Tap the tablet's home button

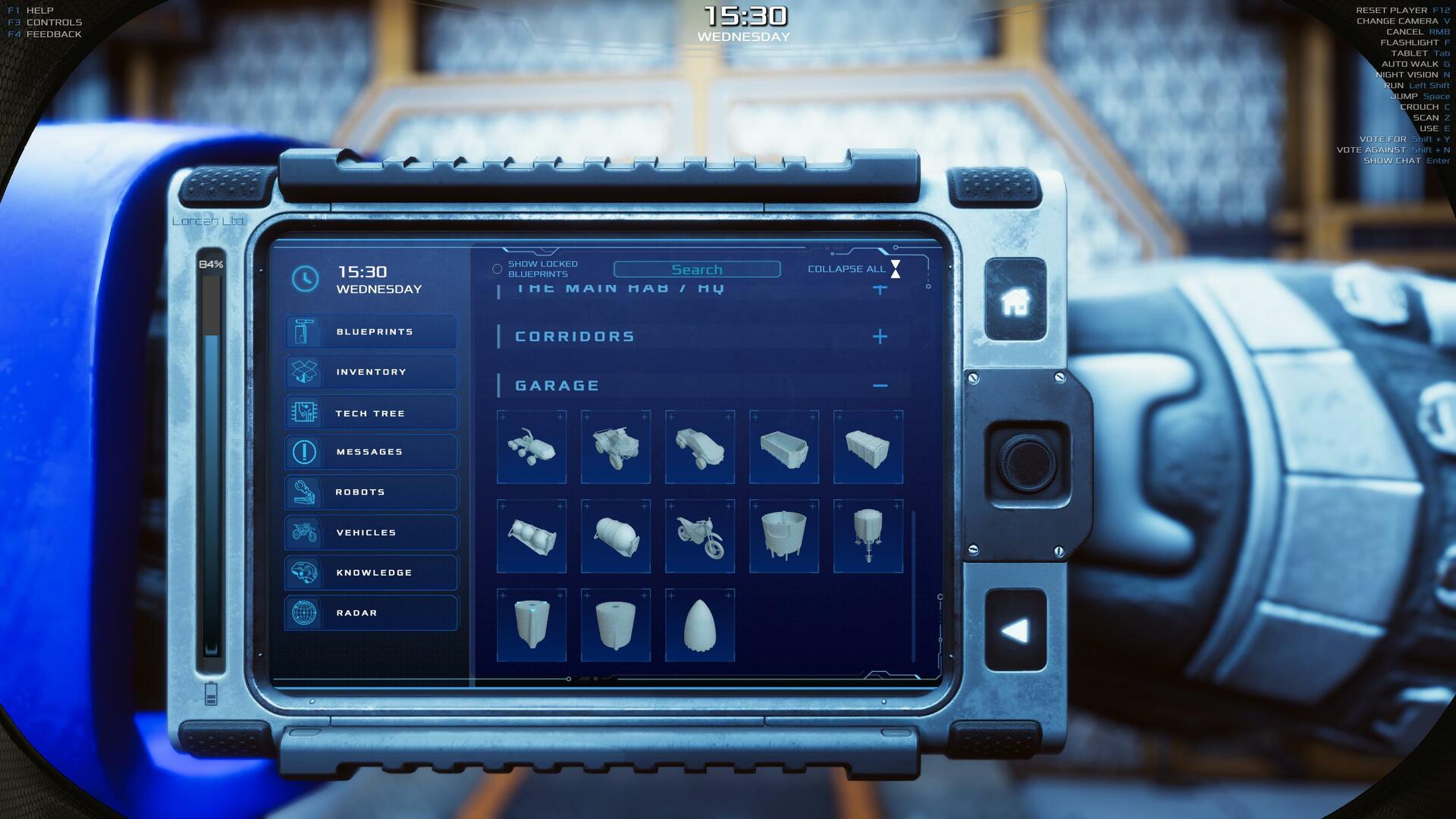pos(1015,301)
